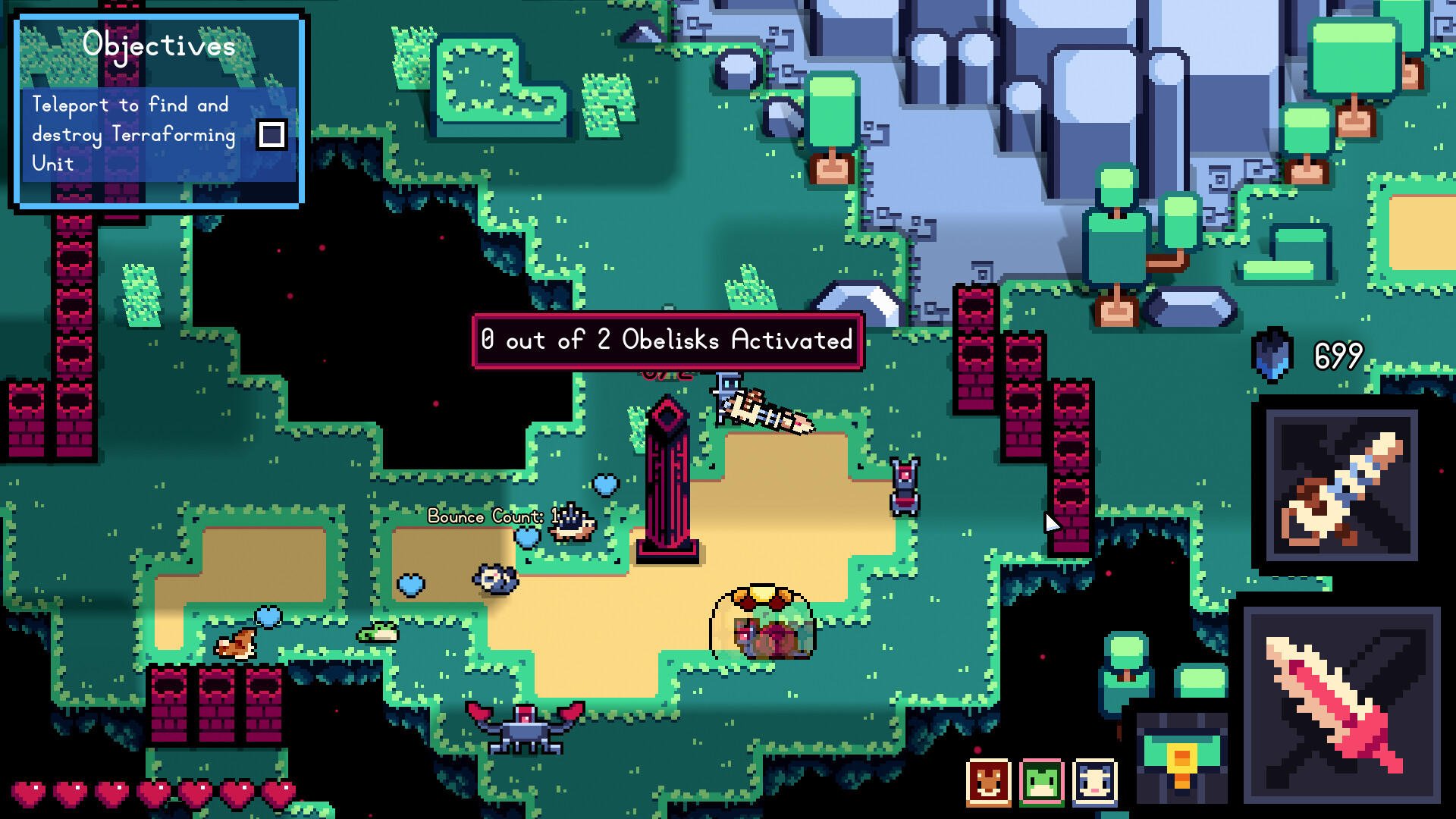Click the 699 gem counter
This screenshot has height=819, width=1456.
(x=1339, y=353)
